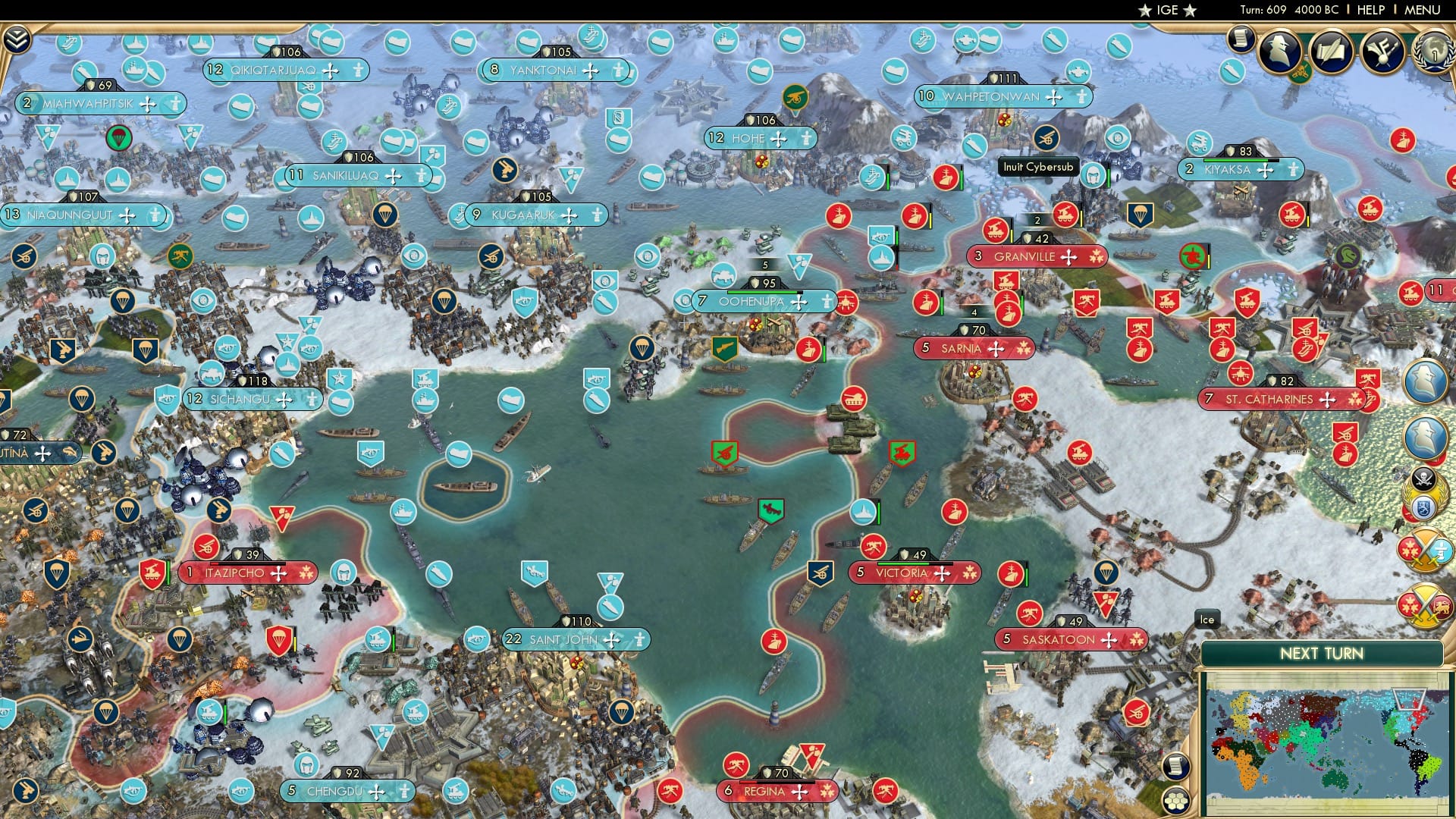Click the blue spy notification on right edge

point(1425,381)
